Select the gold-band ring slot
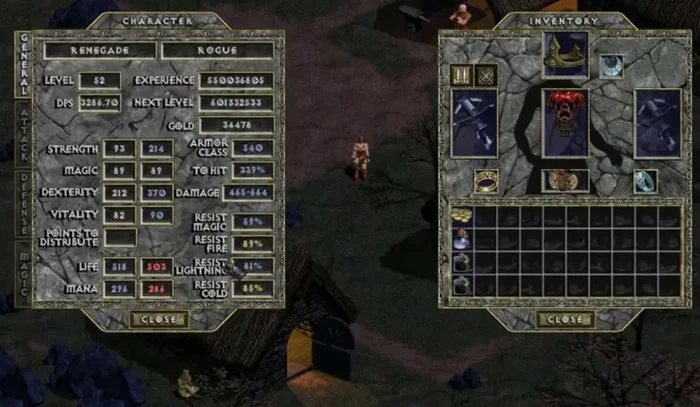 (488, 181)
